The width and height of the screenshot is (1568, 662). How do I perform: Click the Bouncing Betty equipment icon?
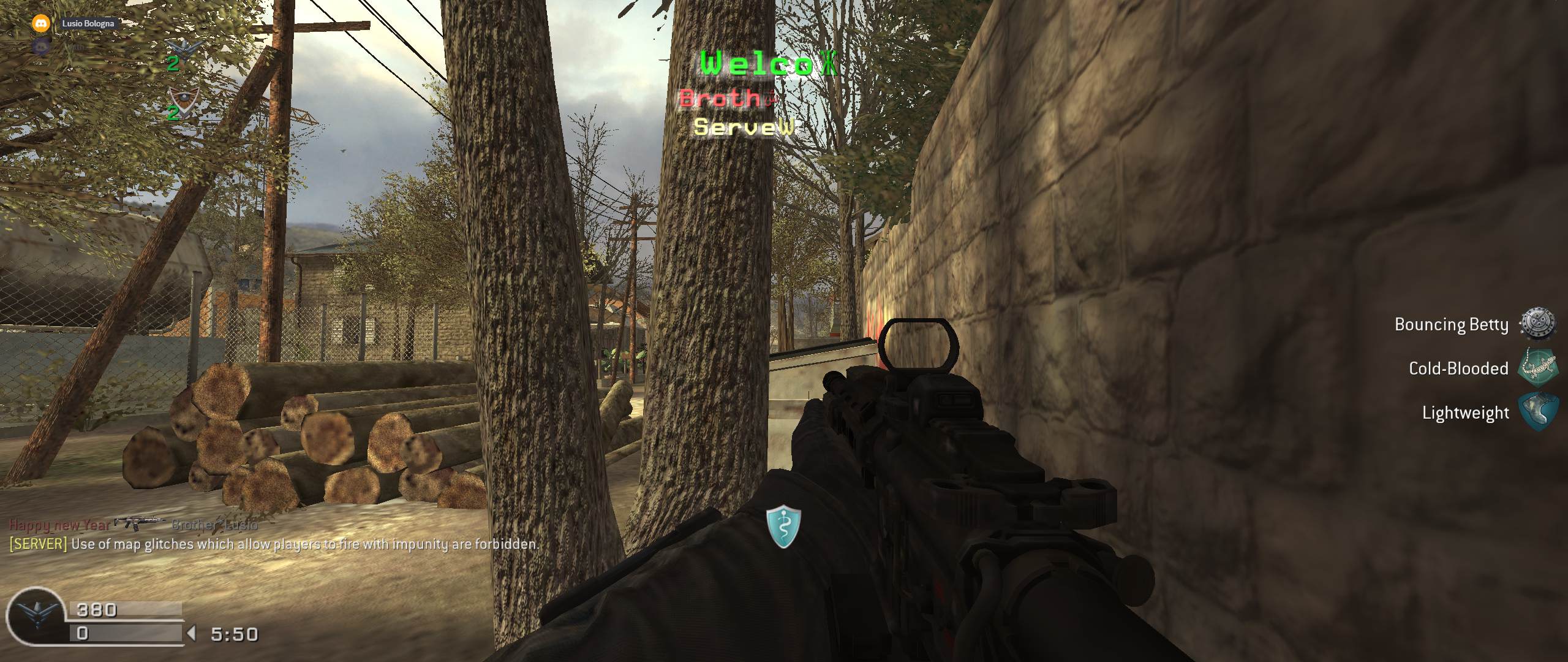click(x=1537, y=323)
